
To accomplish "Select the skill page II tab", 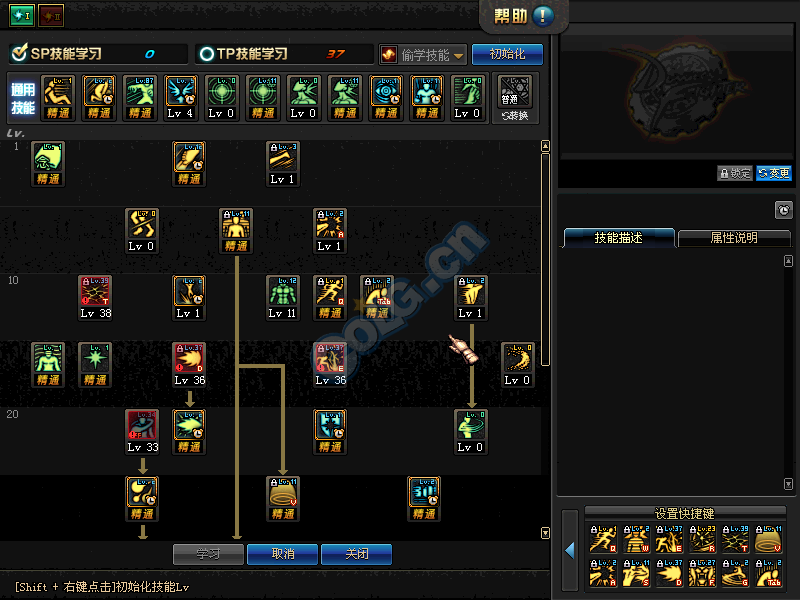I will 50,16.
